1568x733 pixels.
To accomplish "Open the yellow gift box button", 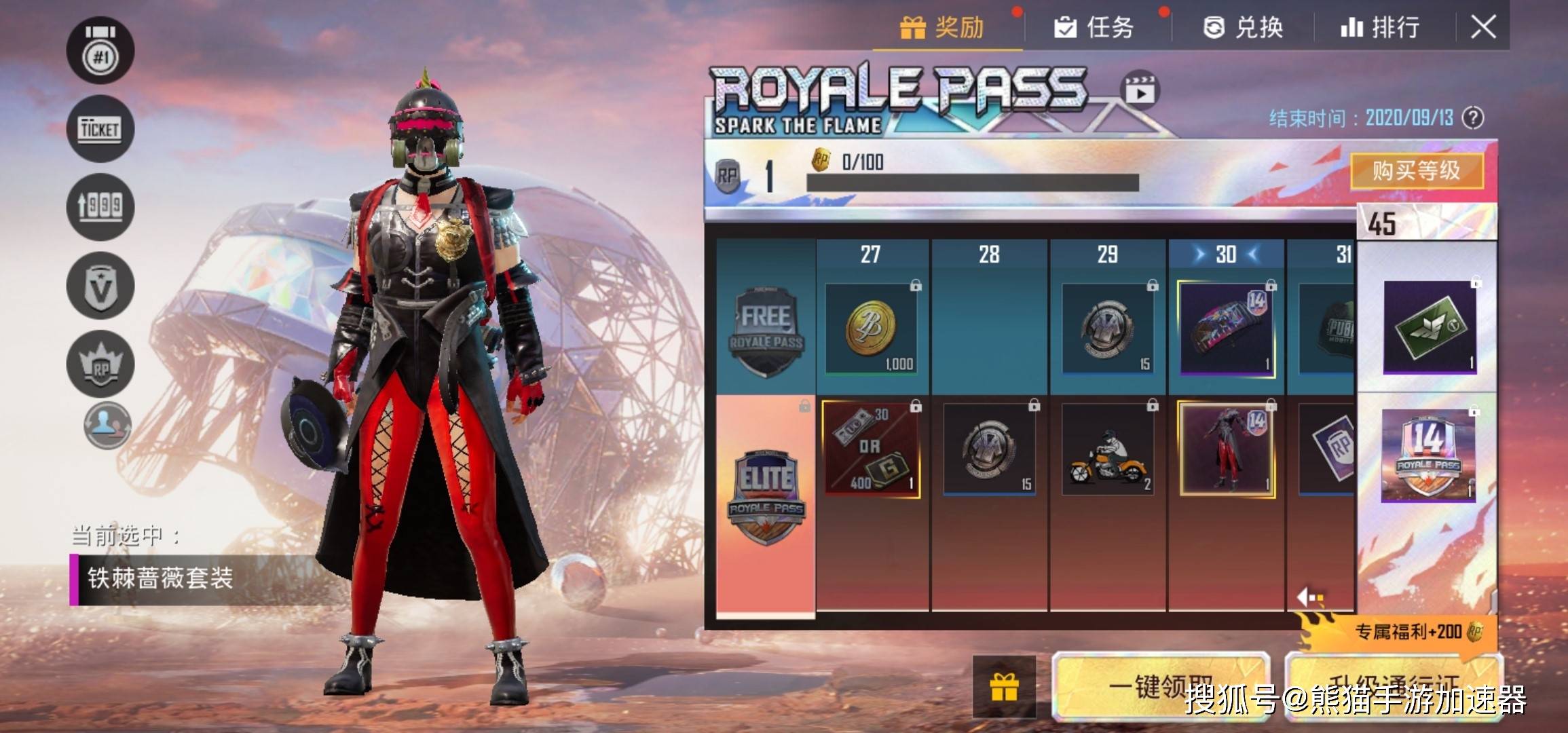I will pyautogui.click(x=1004, y=687).
